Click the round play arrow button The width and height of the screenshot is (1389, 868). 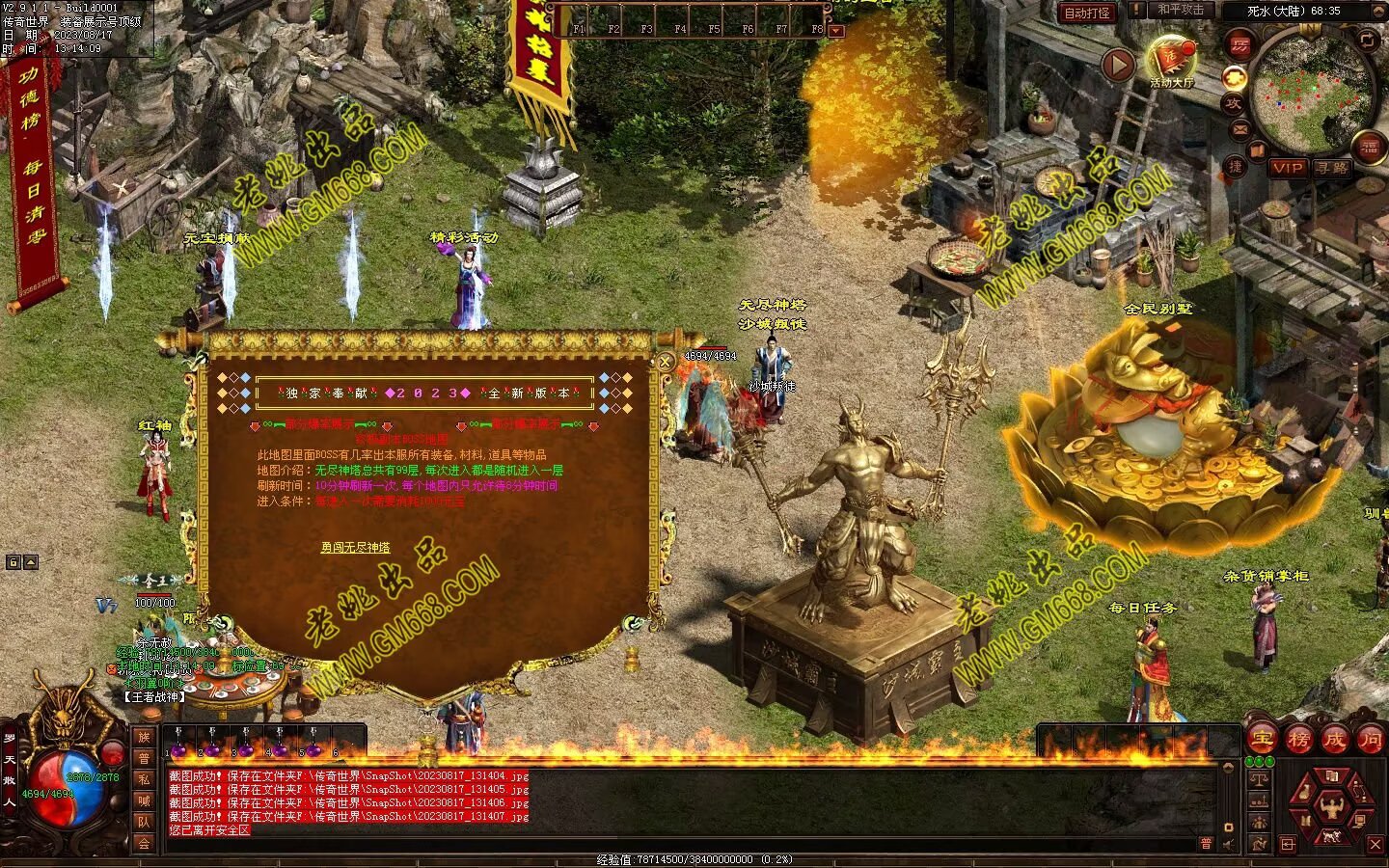pos(1118,65)
